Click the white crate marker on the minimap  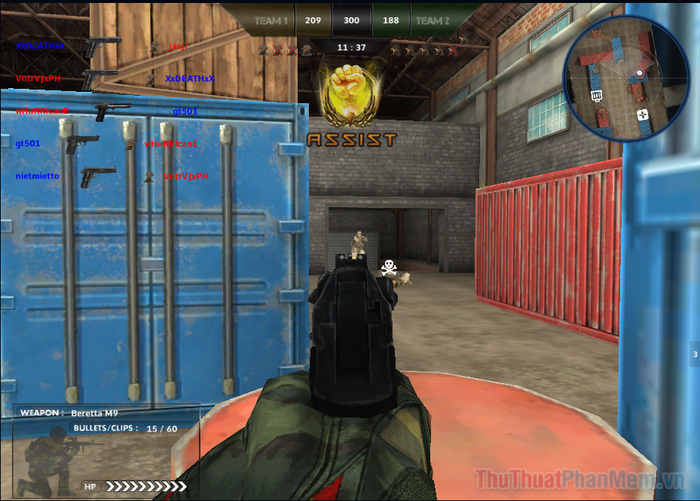coord(596,95)
